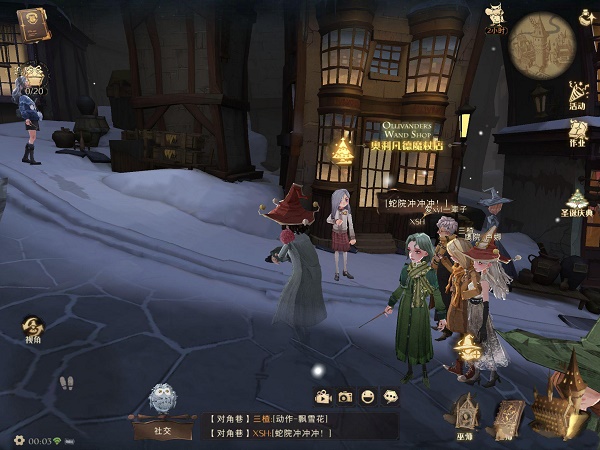Open the 活动 events menu
Viewport: 600px width, 450px height.
coord(578,93)
